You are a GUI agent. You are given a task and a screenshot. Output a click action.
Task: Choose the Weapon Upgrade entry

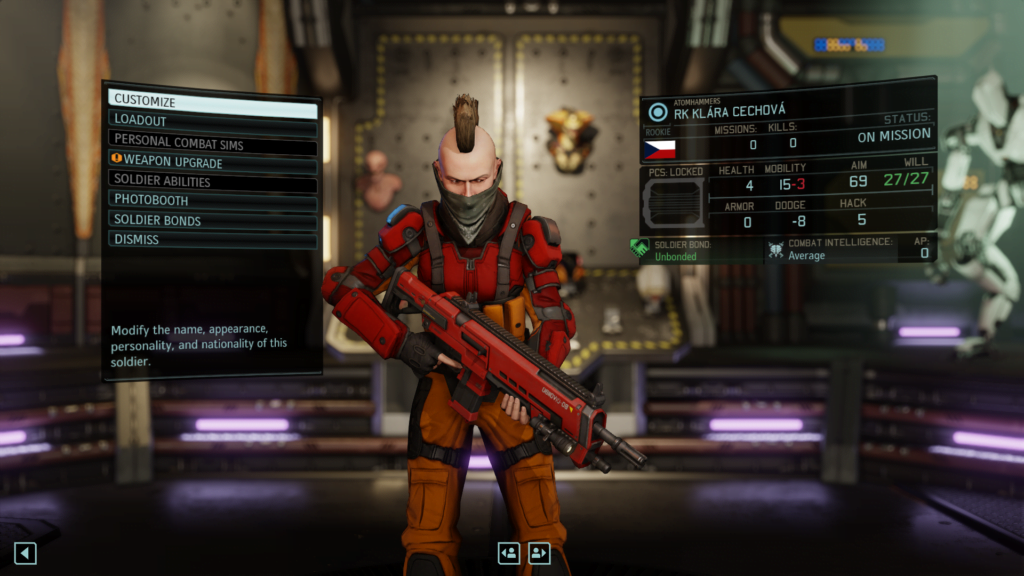tap(212, 162)
